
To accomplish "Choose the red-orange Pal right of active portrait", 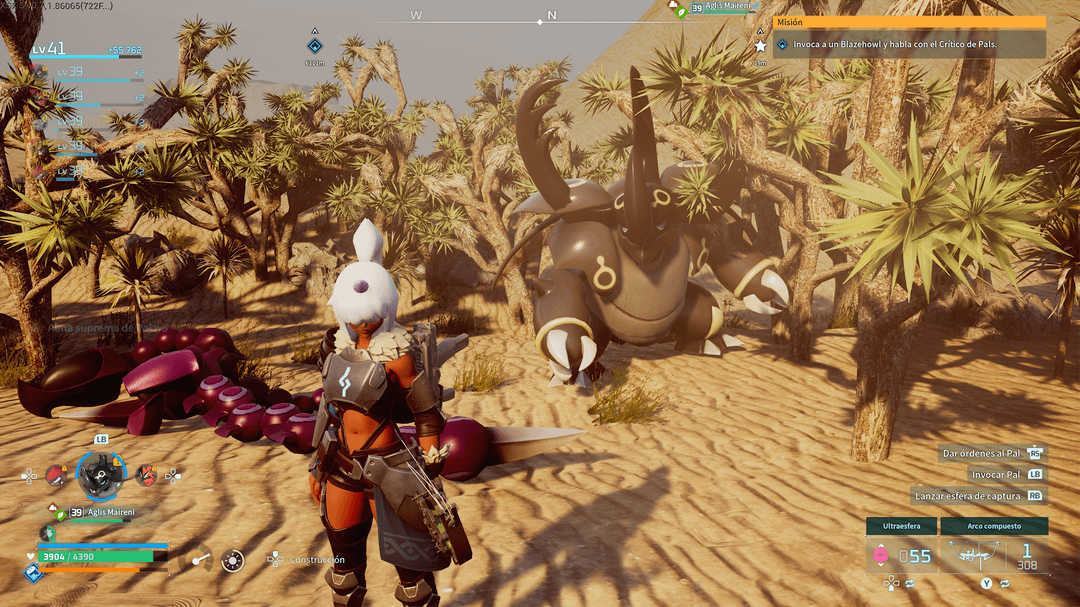I will click(x=146, y=475).
